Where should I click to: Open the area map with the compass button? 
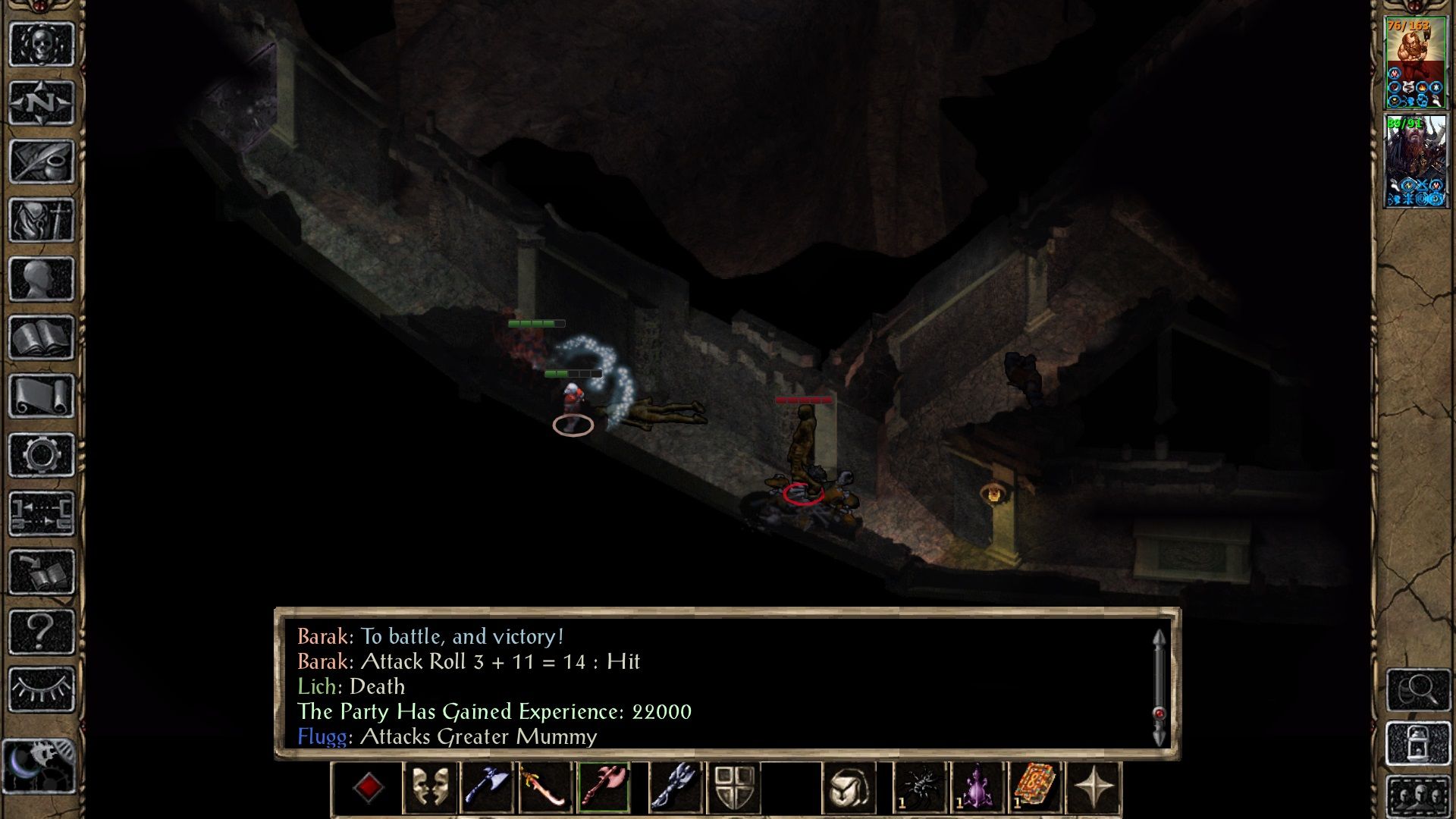42,102
